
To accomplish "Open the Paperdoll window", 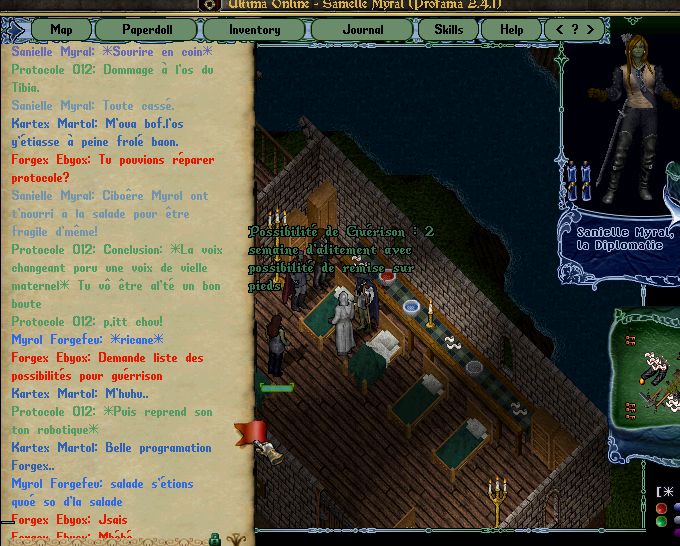I will (x=147, y=29).
